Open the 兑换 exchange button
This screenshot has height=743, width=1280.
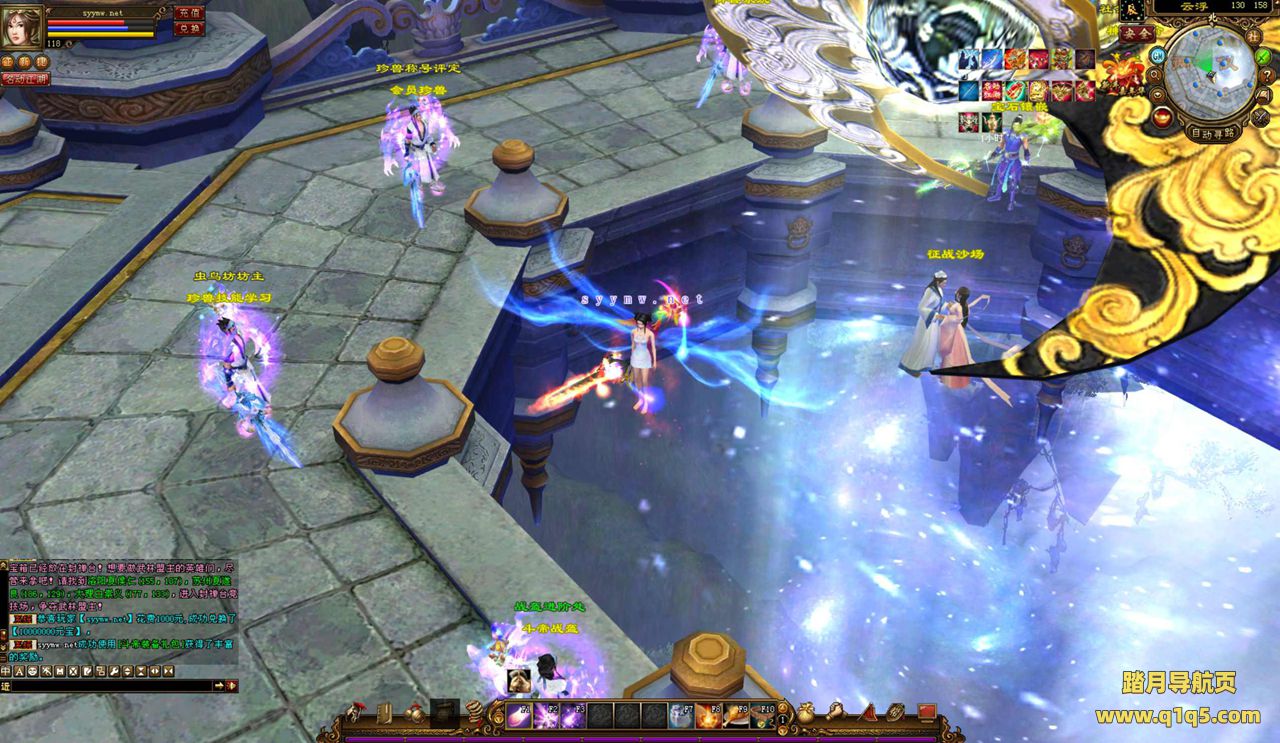tap(188, 29)
